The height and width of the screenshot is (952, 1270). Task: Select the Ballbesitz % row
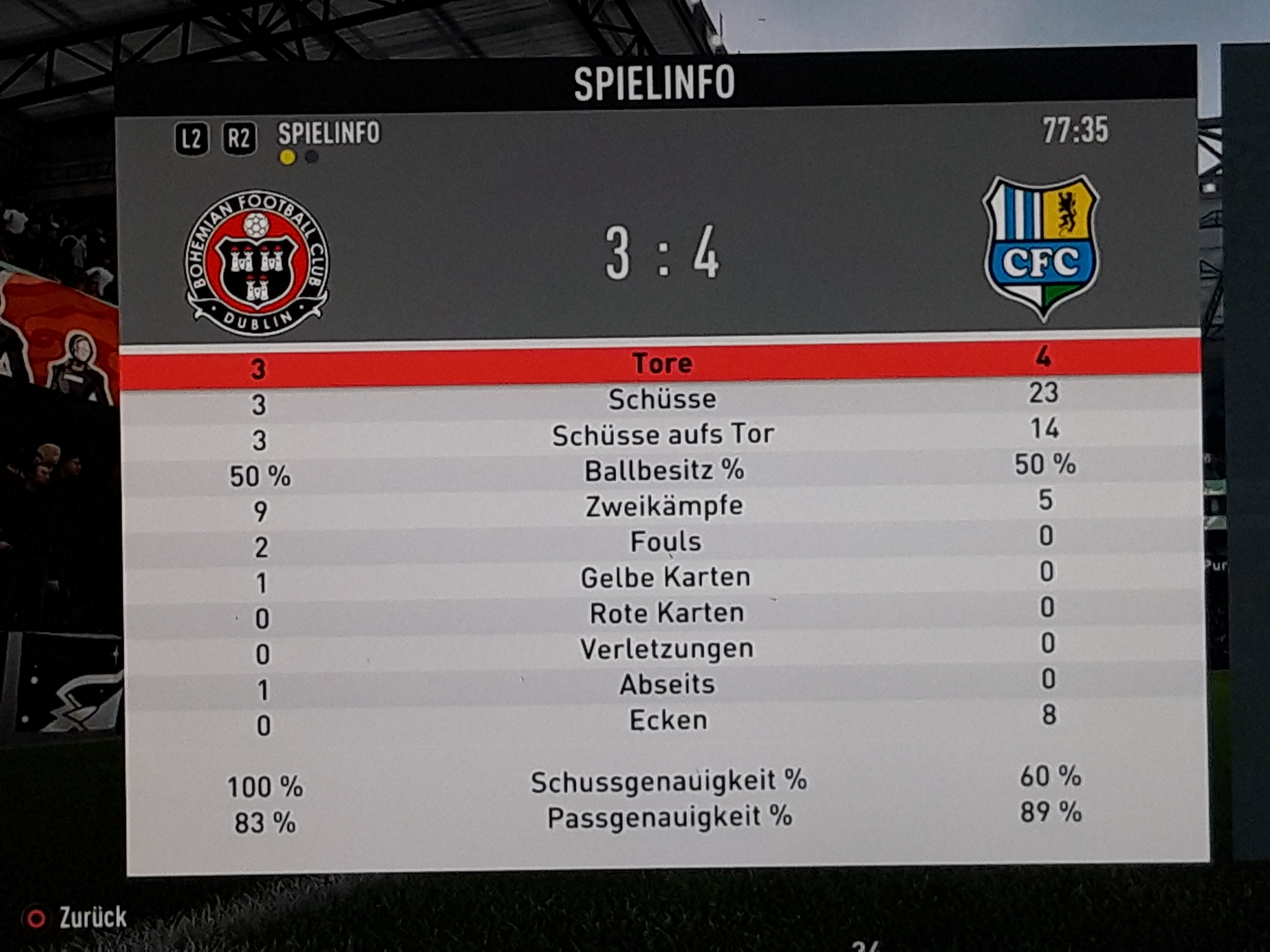(x=664, y=470)
